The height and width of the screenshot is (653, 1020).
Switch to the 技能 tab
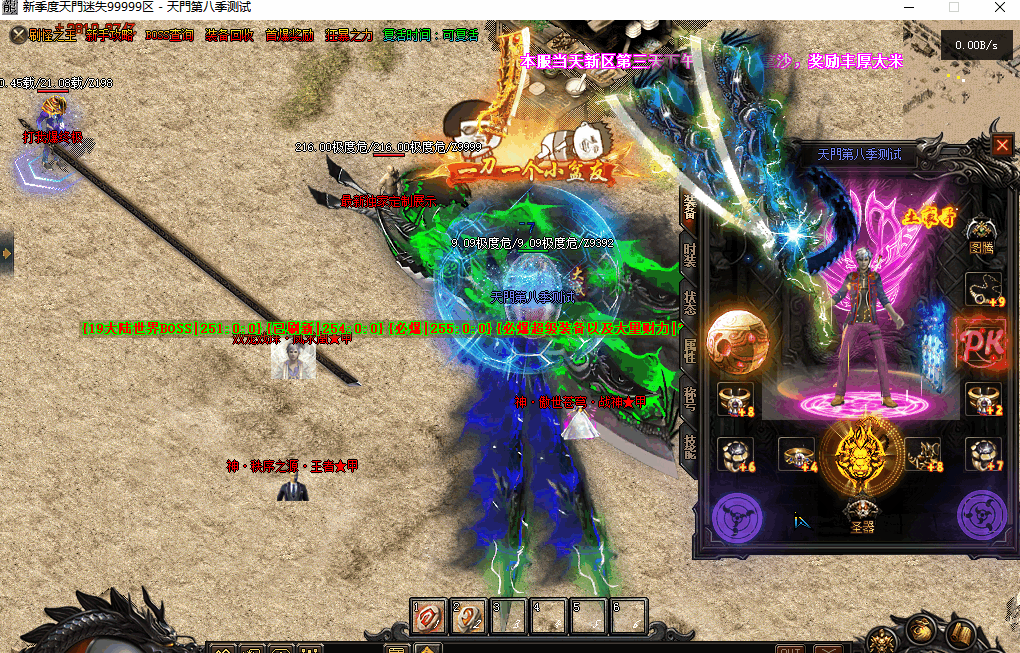point(690,445)
